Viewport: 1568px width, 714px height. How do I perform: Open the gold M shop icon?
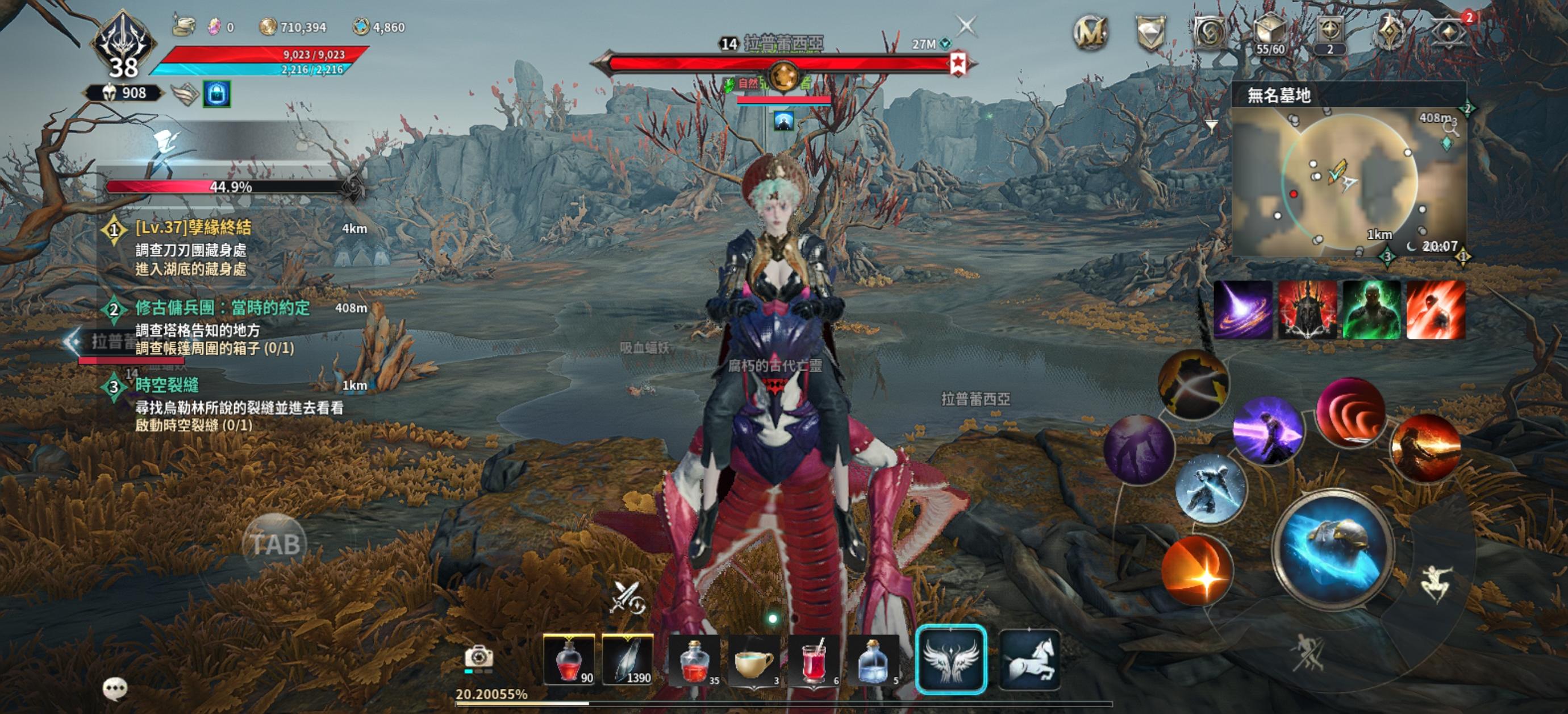pos(1090,32)
